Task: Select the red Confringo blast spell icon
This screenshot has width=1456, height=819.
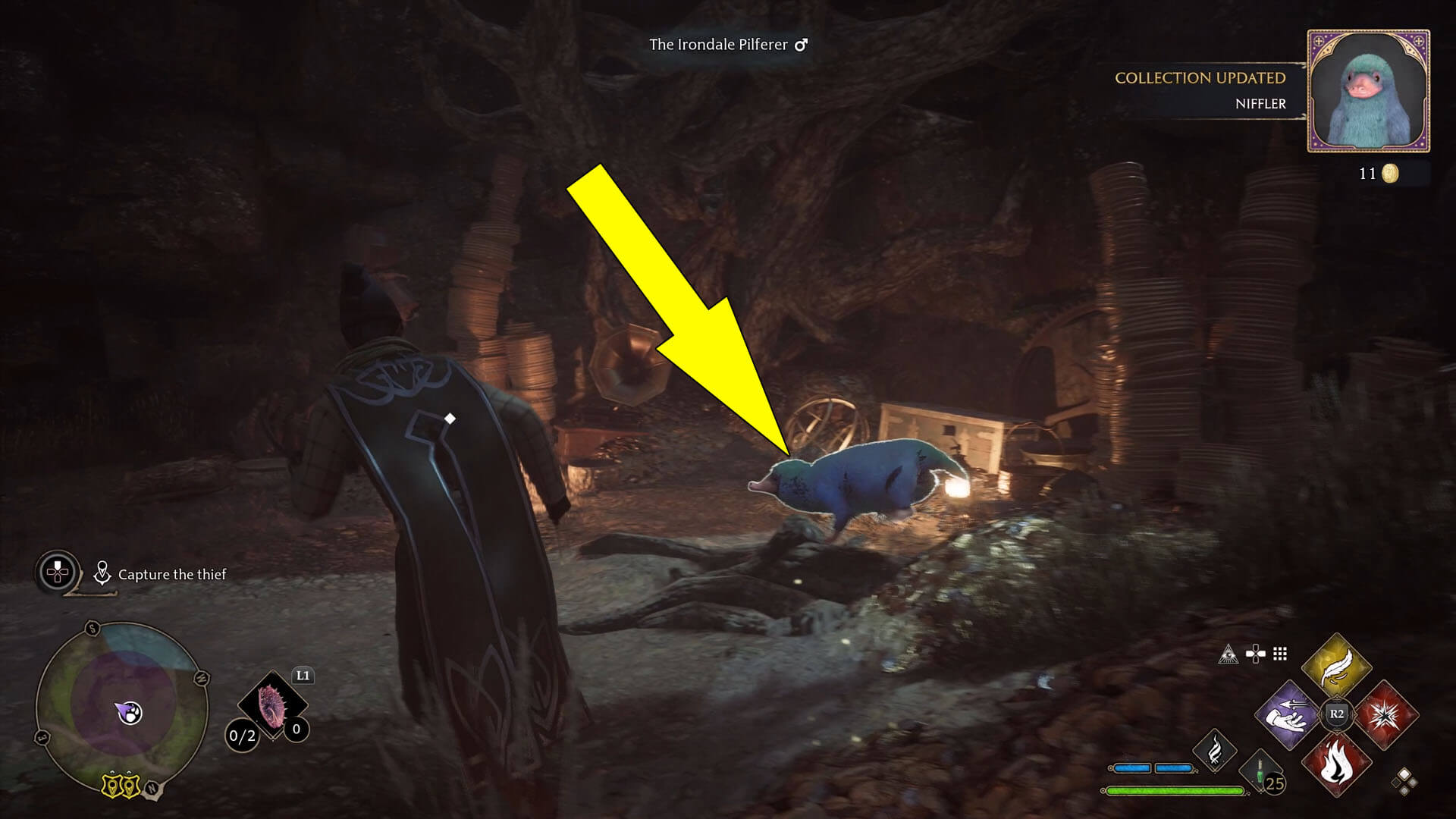Action: click(1387, 715)
